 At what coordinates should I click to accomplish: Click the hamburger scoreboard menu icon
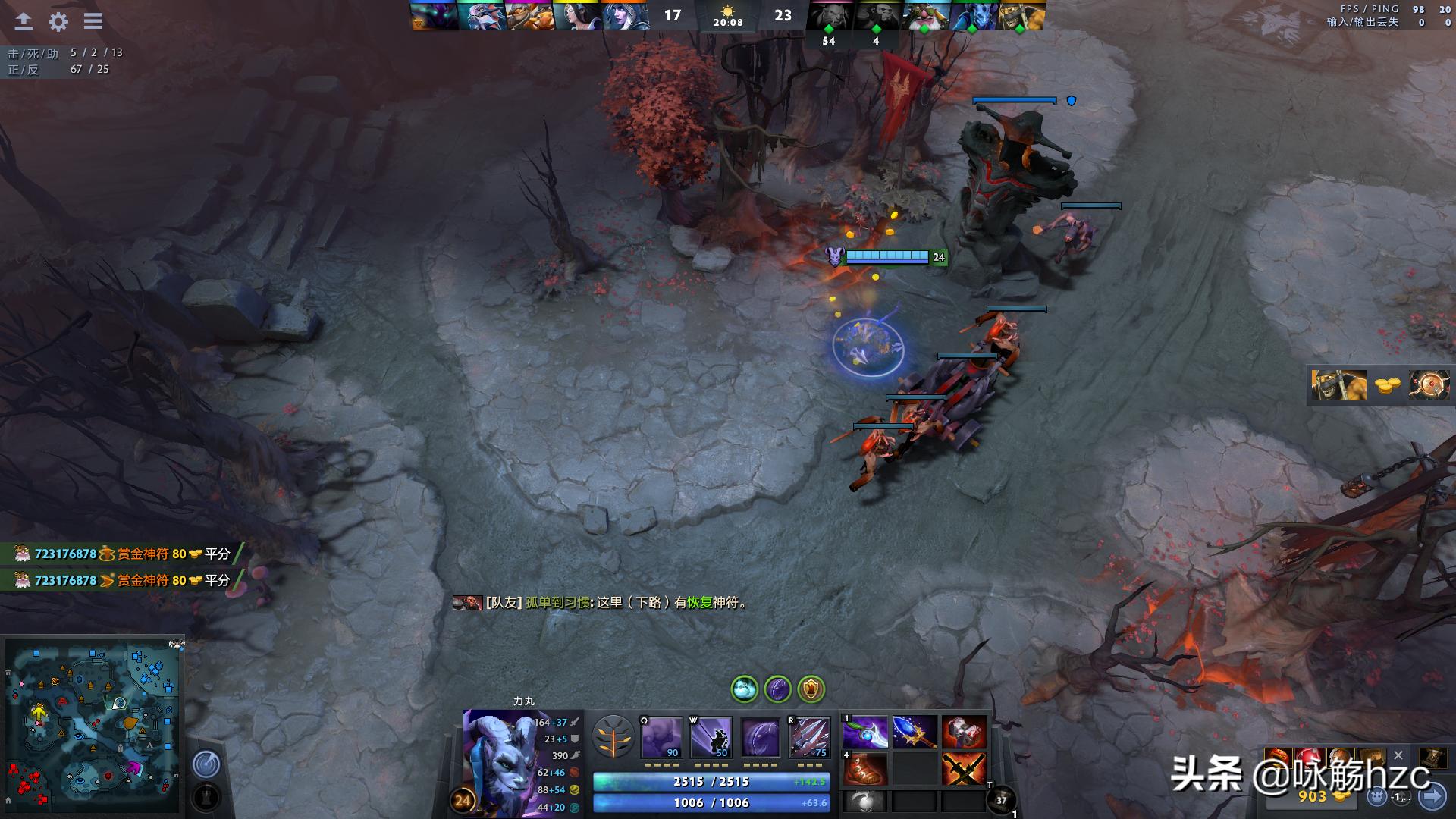(x=93, y=21)
